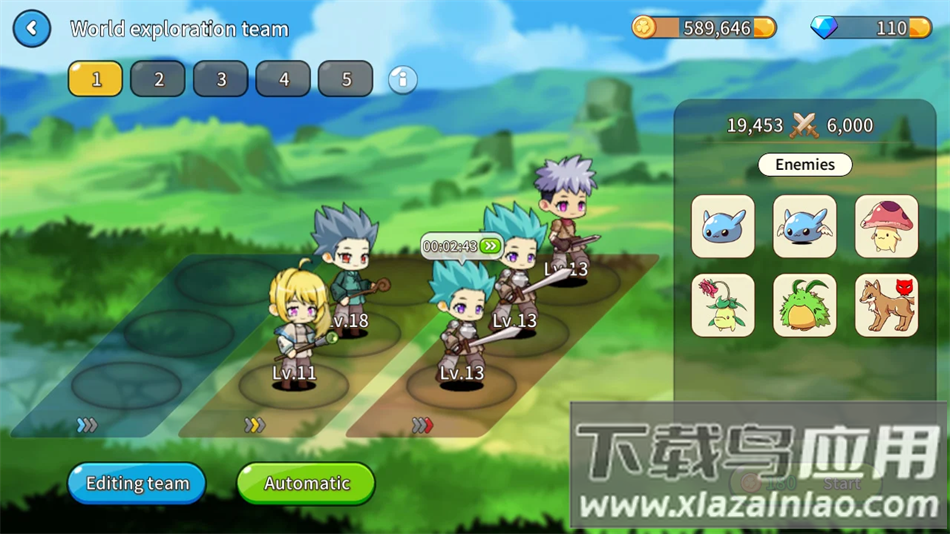Inspect the green leafy bush enemy

click(805, 305)
